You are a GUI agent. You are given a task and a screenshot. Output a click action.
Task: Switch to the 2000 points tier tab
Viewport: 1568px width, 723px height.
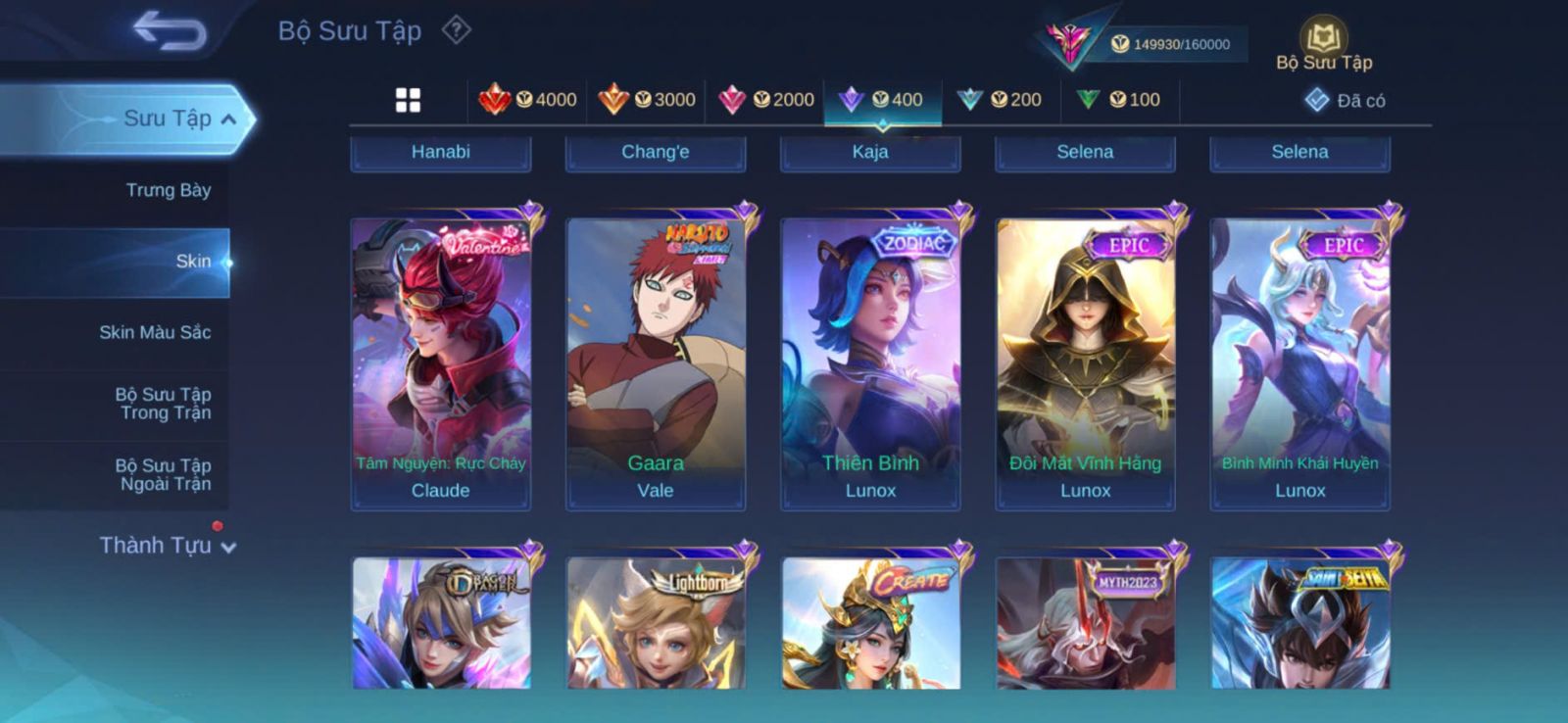(x=766, y=100)
